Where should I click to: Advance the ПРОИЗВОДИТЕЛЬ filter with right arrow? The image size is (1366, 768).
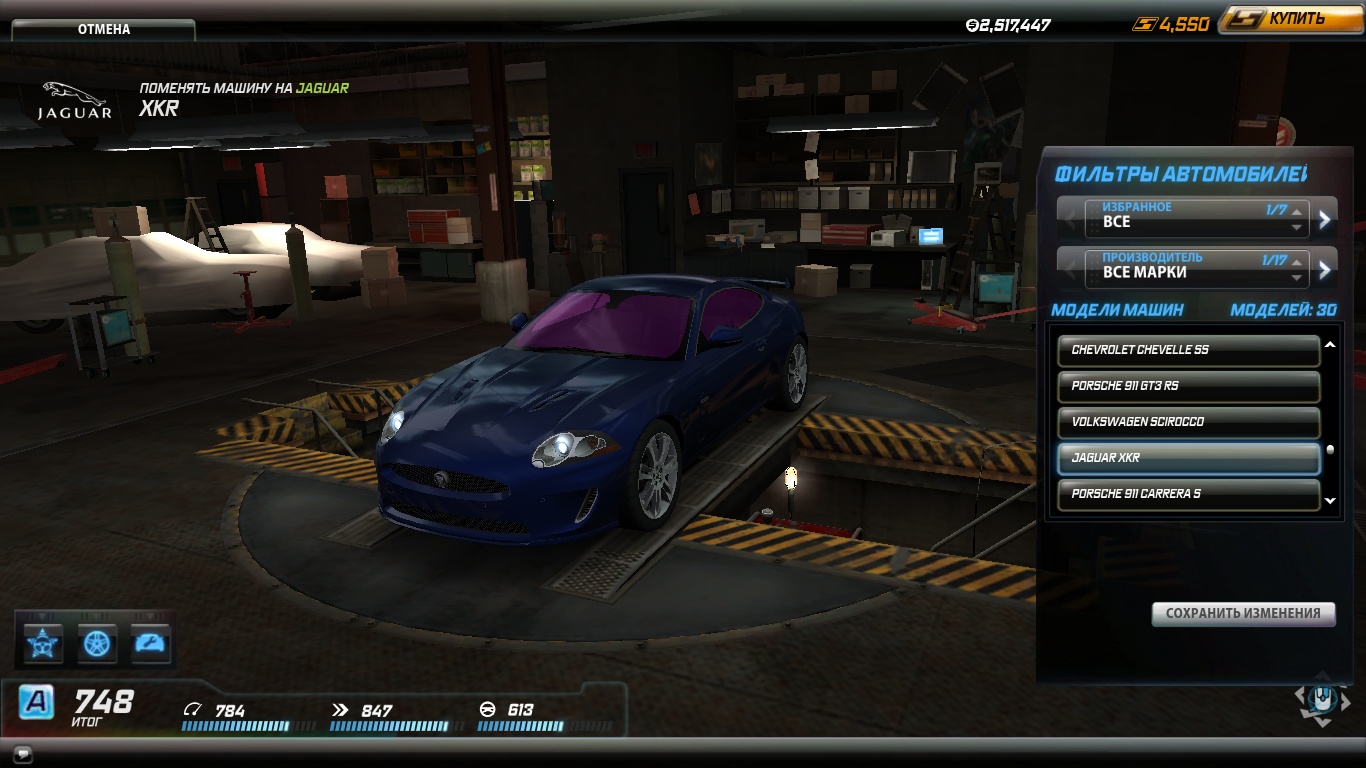(1325, 269)
